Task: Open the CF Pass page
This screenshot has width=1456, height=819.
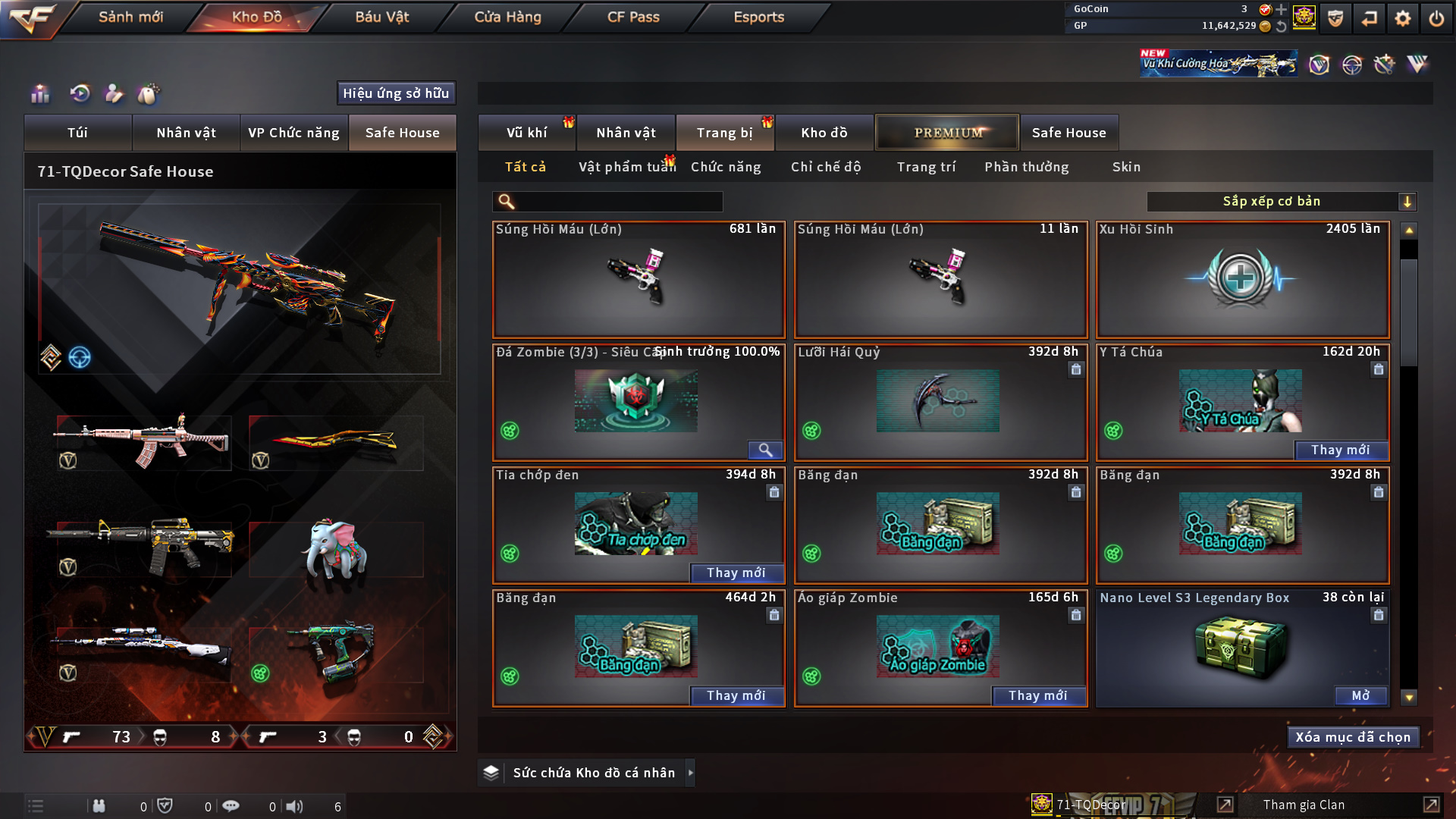Action: tap(633, 17)
